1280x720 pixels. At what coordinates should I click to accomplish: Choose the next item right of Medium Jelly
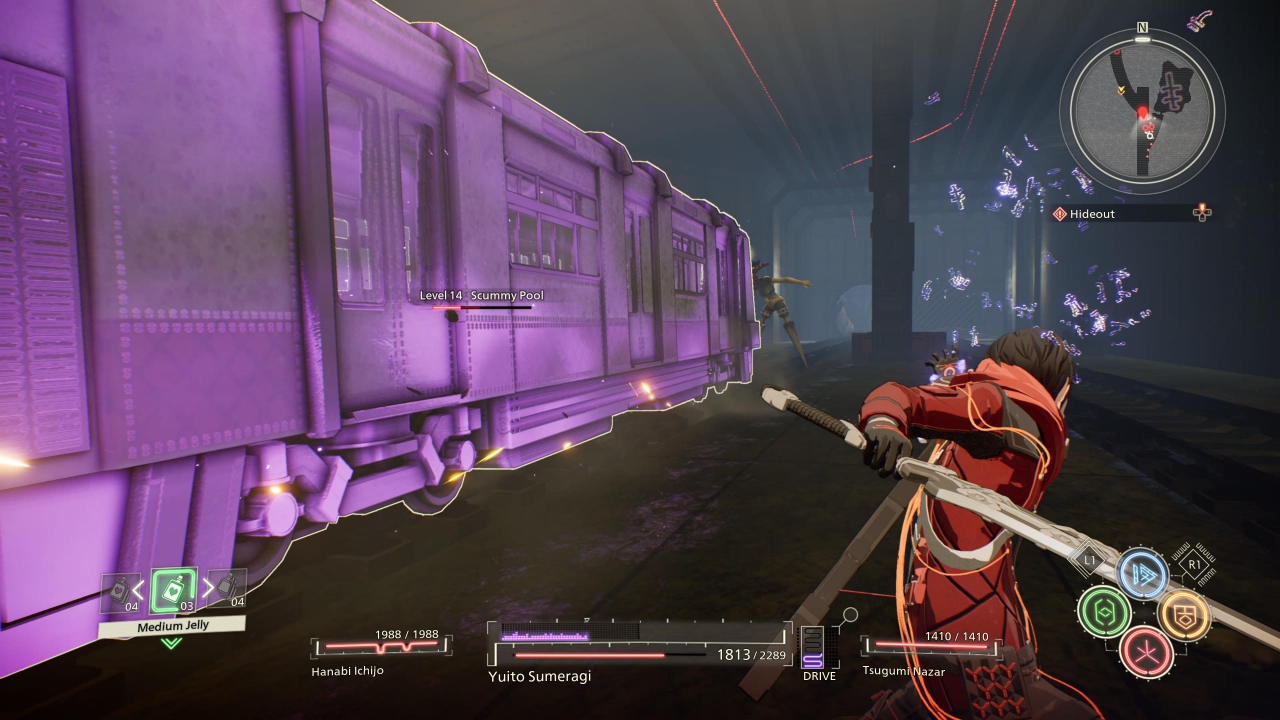[229, 589]
